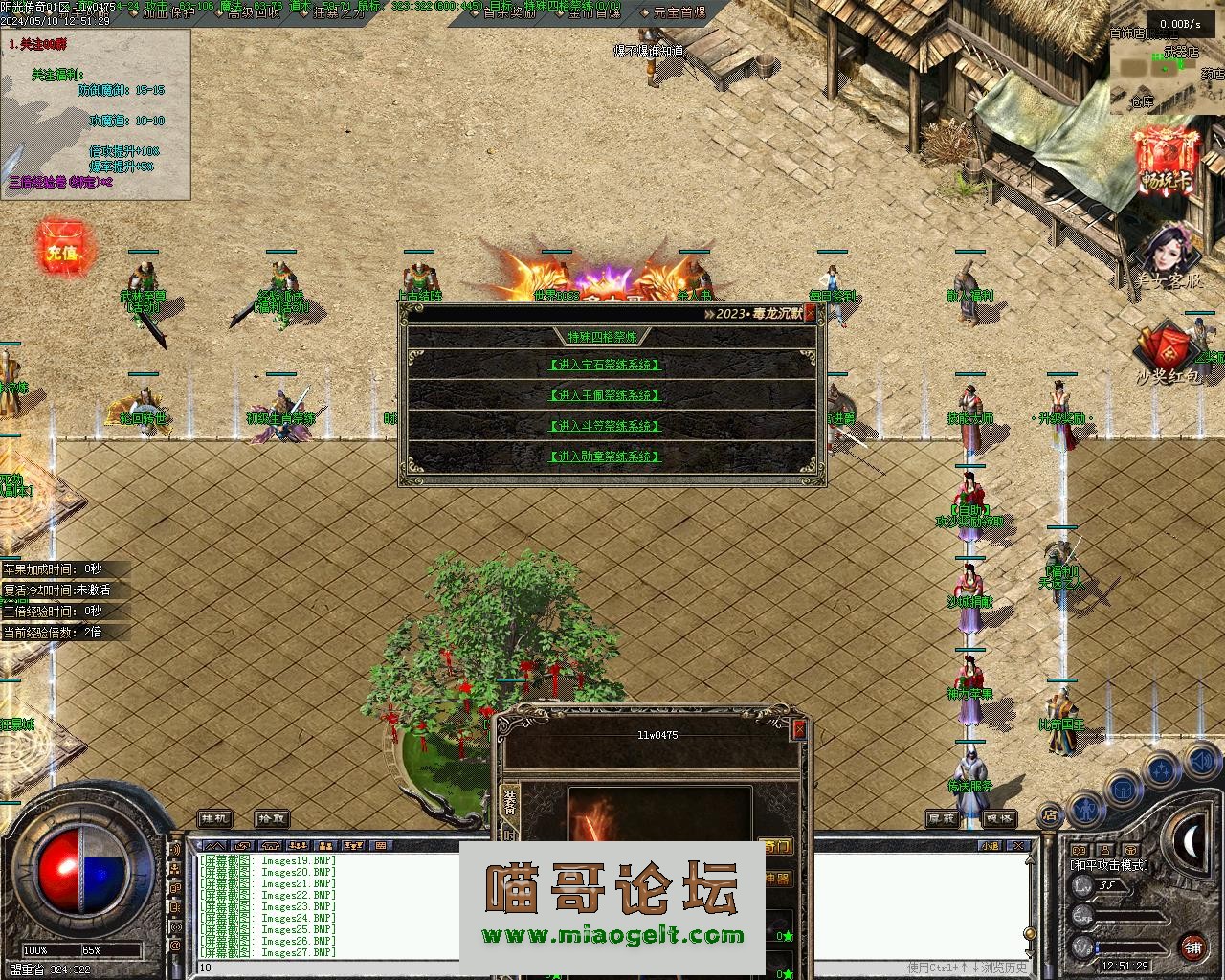Image resolution: width=1225 pixels, height=980 pixels.
Task: Toggle the 挂机 auto-battle button
Action: pyautogui.click(x=215, y=819)
